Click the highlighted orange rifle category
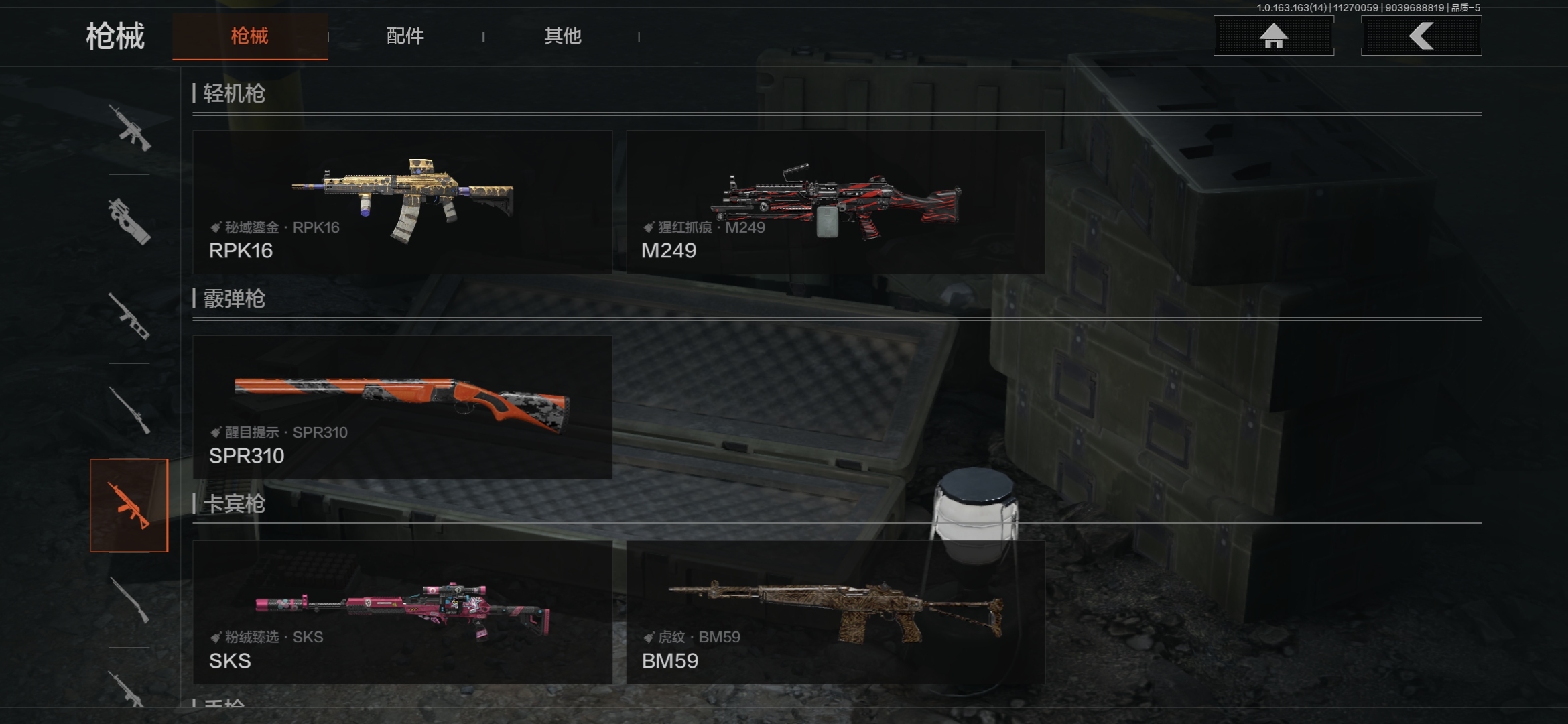The width and height of the screenshot is (1568, 724). [x=129, y=505]
